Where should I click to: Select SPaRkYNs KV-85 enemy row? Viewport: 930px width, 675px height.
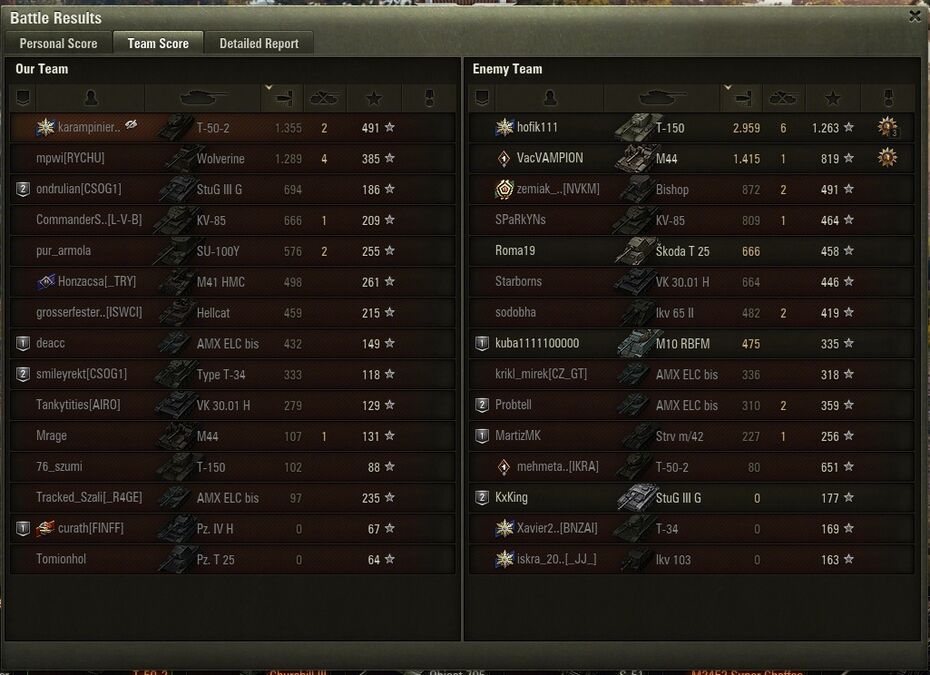[690, 220]
